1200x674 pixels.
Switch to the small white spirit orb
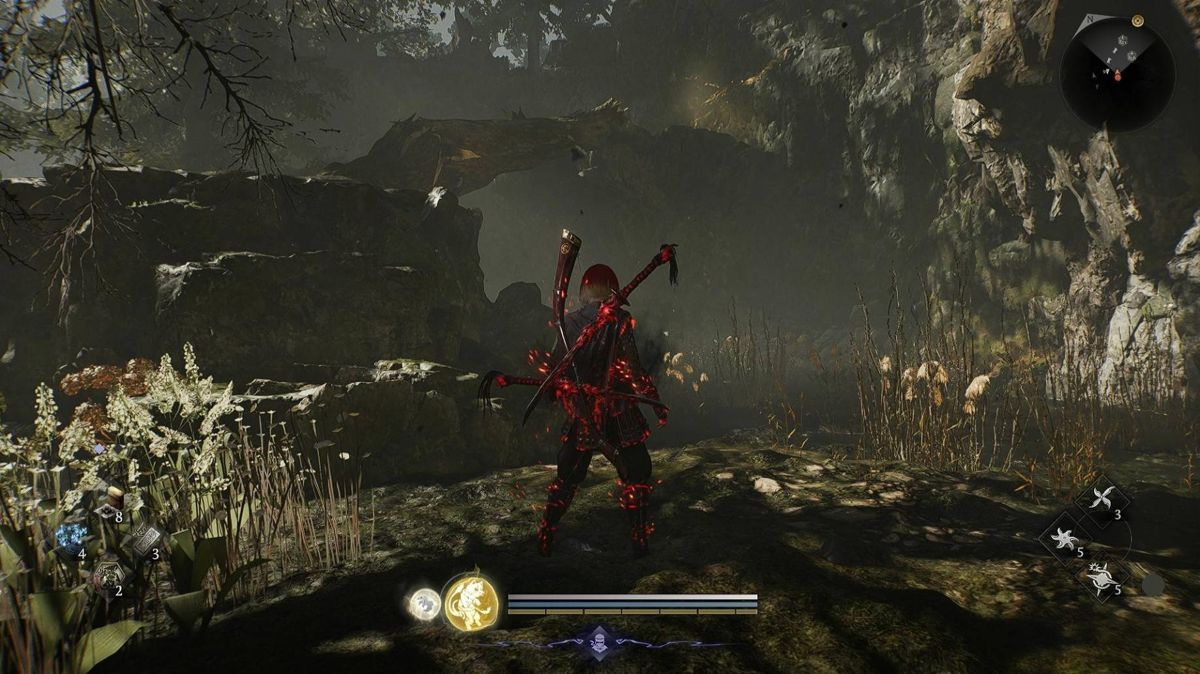pos(424,604)
